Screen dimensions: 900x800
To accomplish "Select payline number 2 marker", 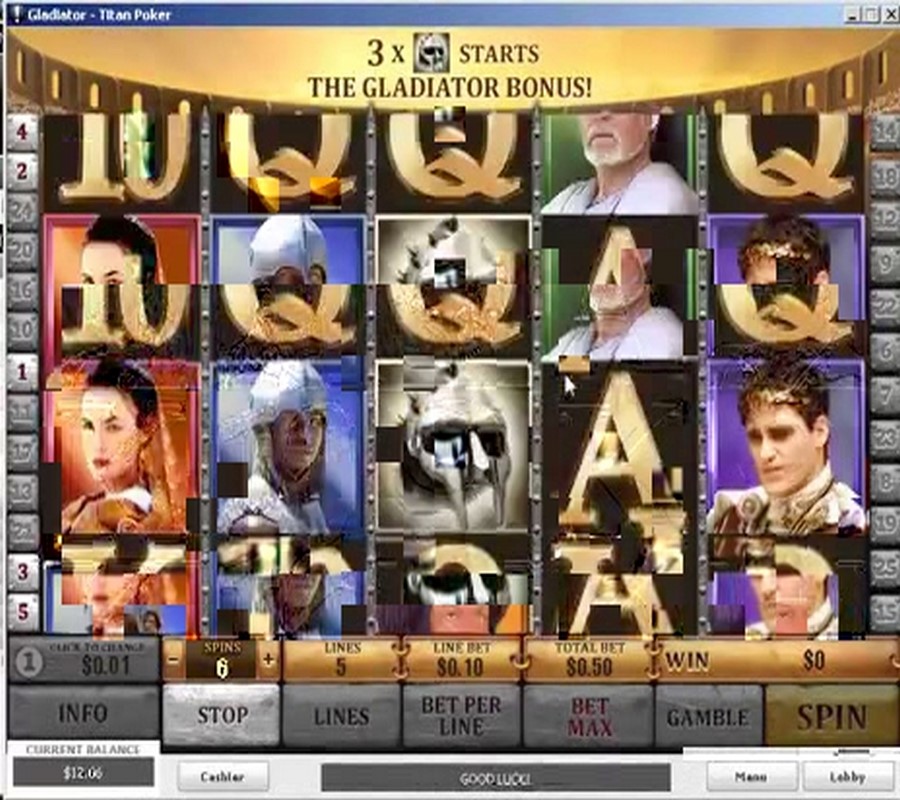I will pos(22,170).
